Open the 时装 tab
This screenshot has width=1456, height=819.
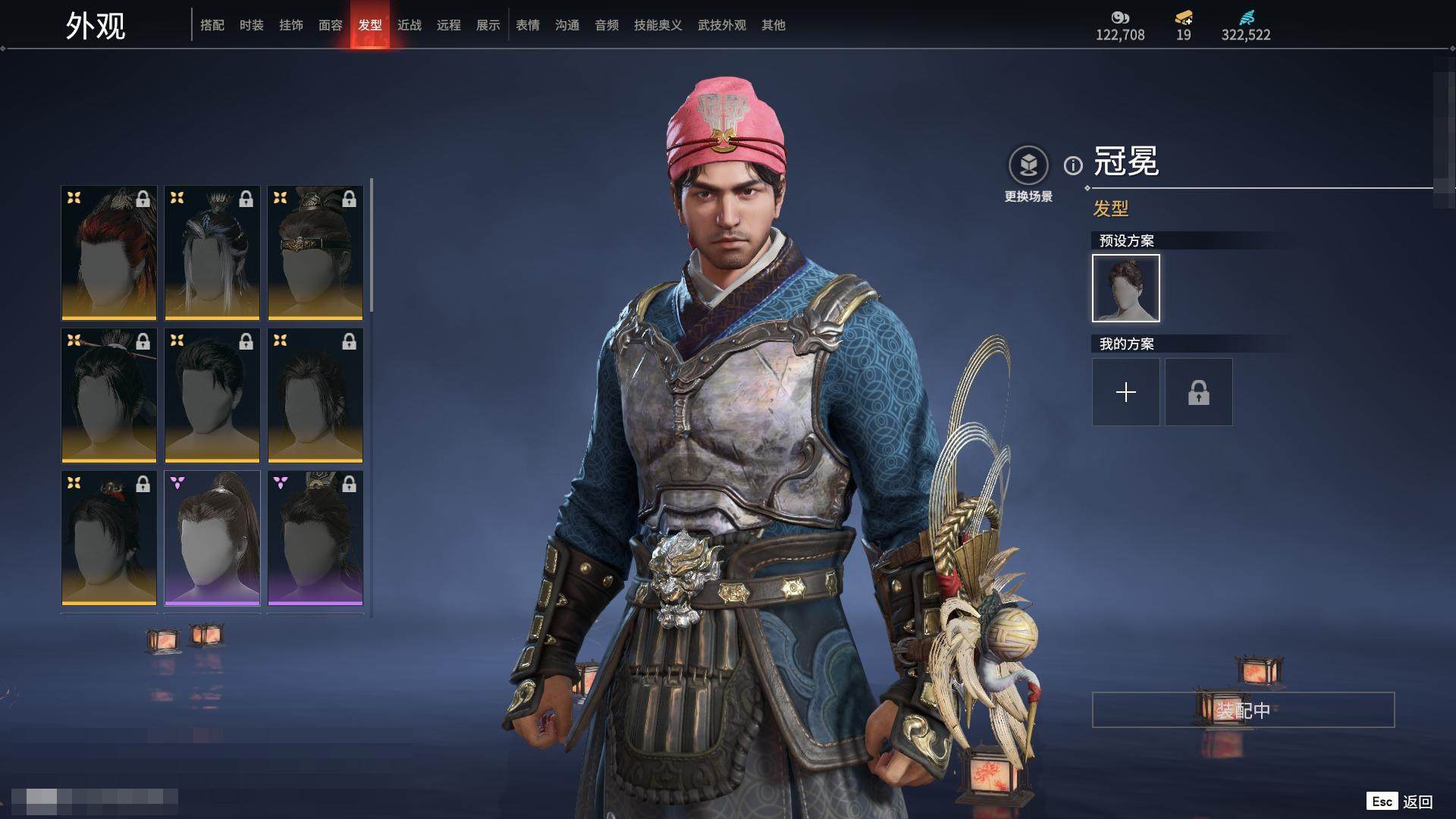252,25
